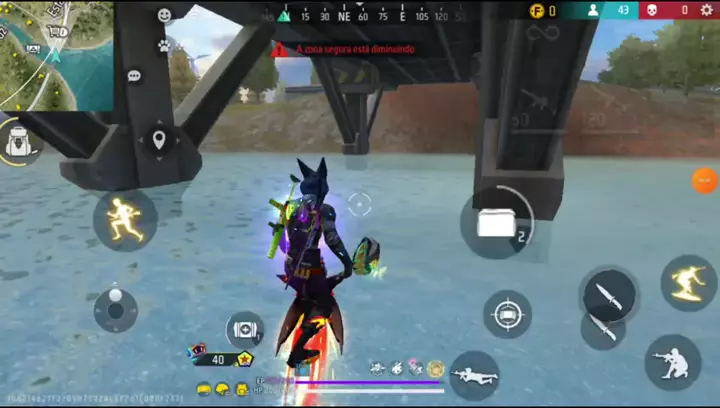Open the quick chat bubble
The image size is (720, 408).
click(134, 76)
